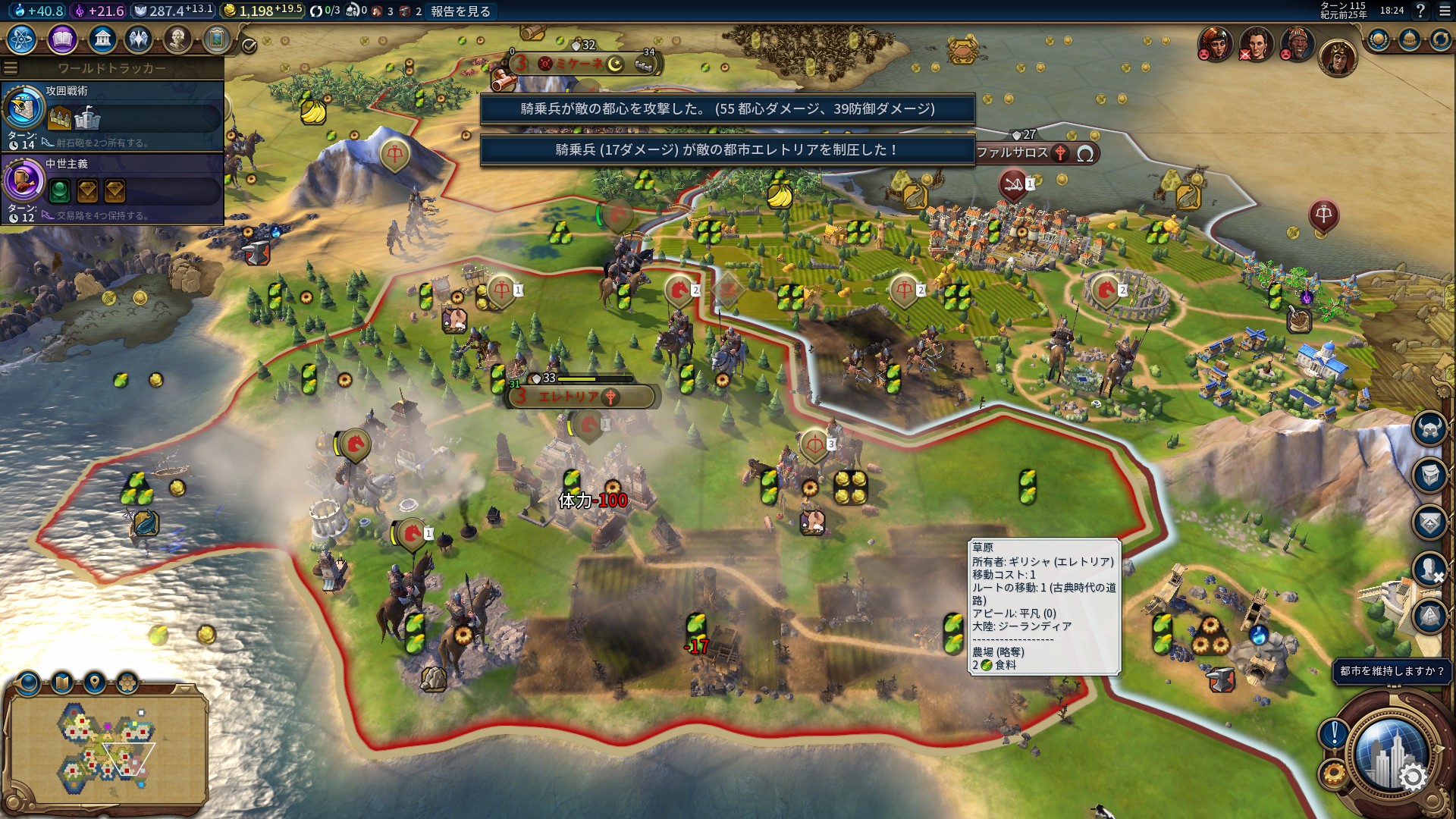
Task: Click the 報告を見る reports button
Action: tap(460, 11)
